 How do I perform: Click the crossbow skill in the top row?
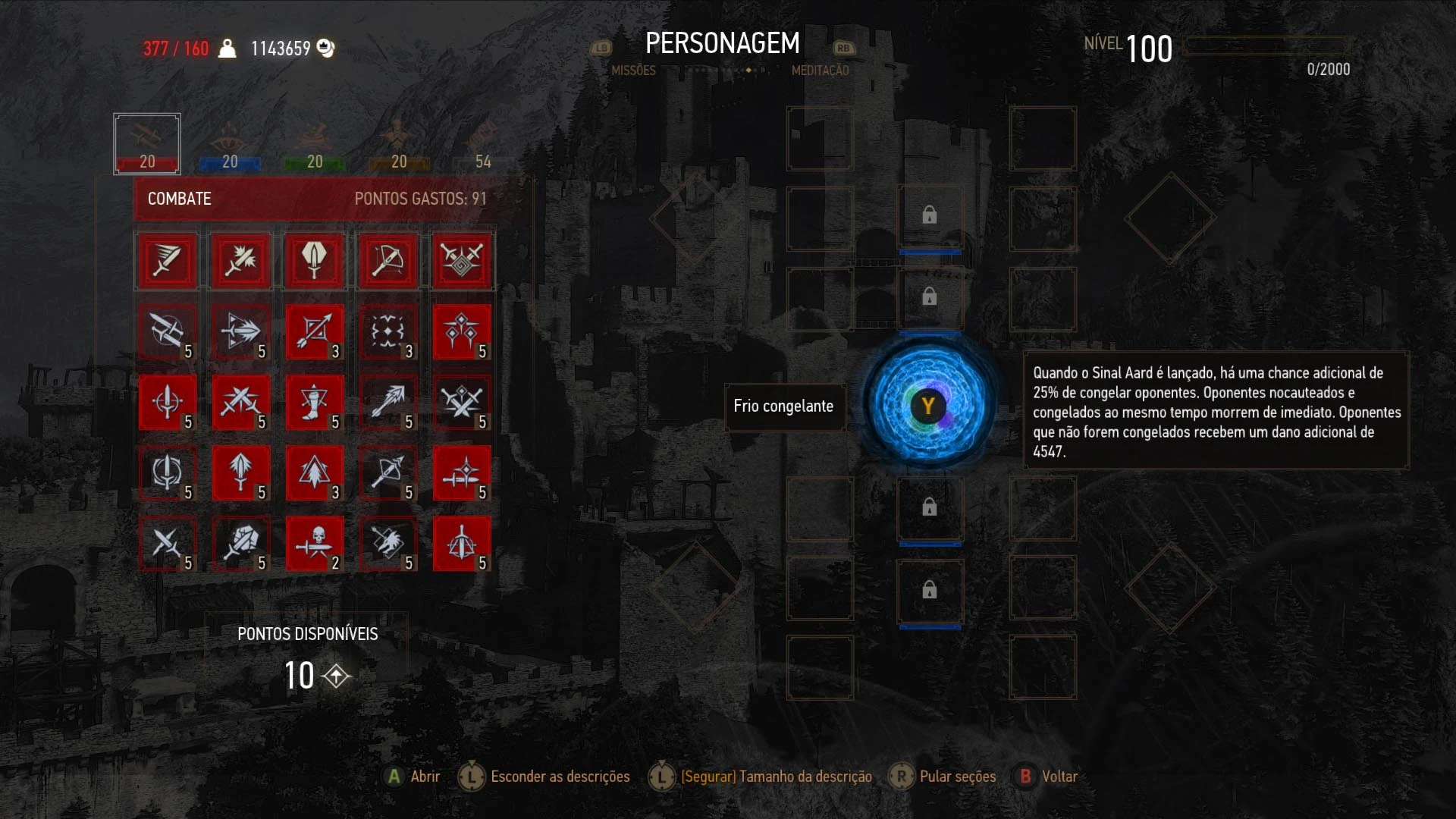tap(388, 260)
